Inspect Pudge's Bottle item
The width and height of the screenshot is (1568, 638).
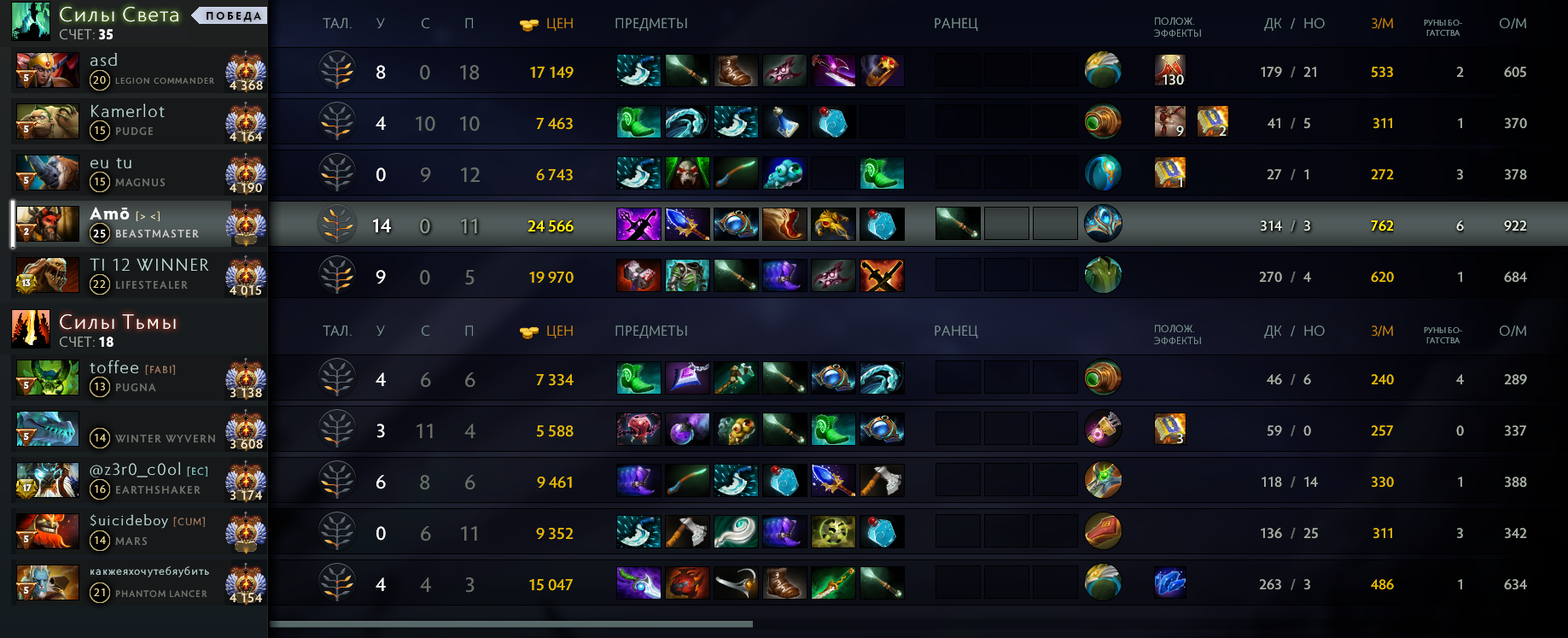click(784, 122)
